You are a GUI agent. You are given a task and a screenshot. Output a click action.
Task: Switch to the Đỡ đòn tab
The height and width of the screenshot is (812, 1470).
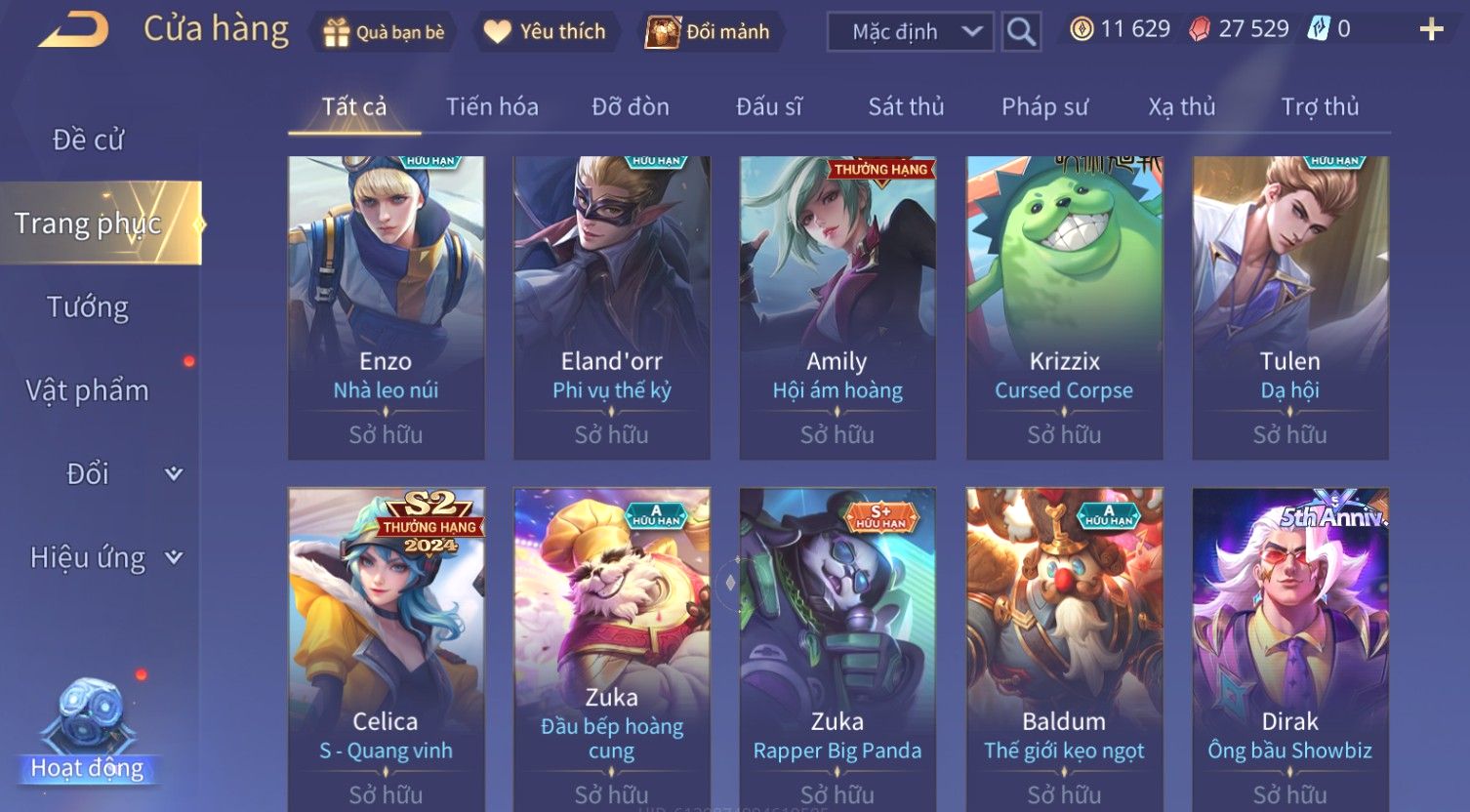click(x=631, y=106)
